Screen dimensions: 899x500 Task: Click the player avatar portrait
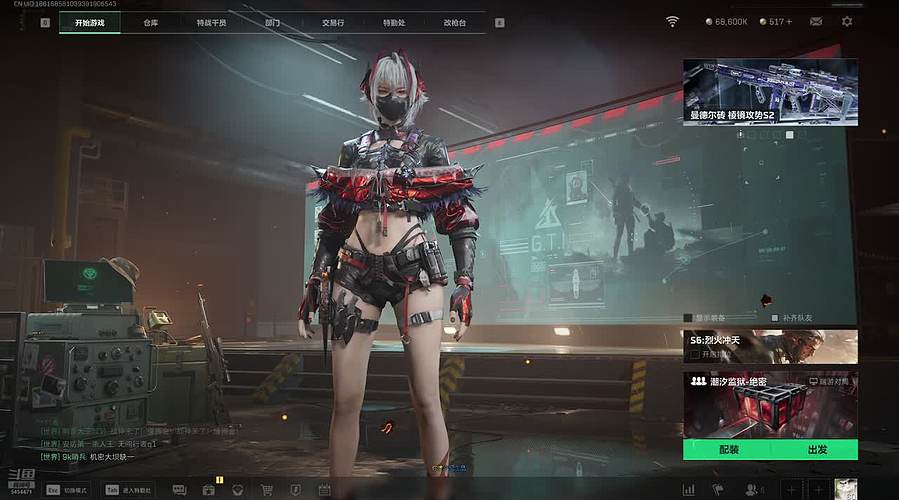coord(846,489)
